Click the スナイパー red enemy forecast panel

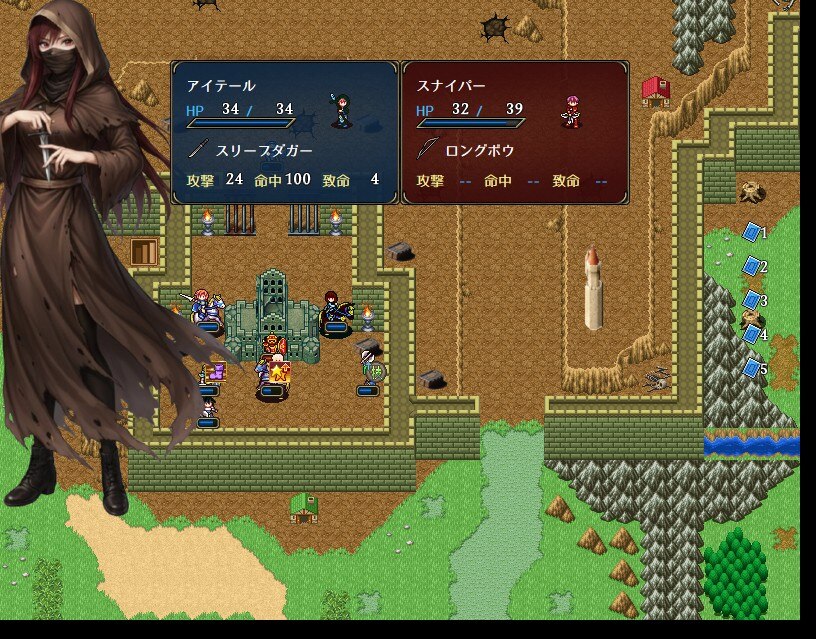515,132
